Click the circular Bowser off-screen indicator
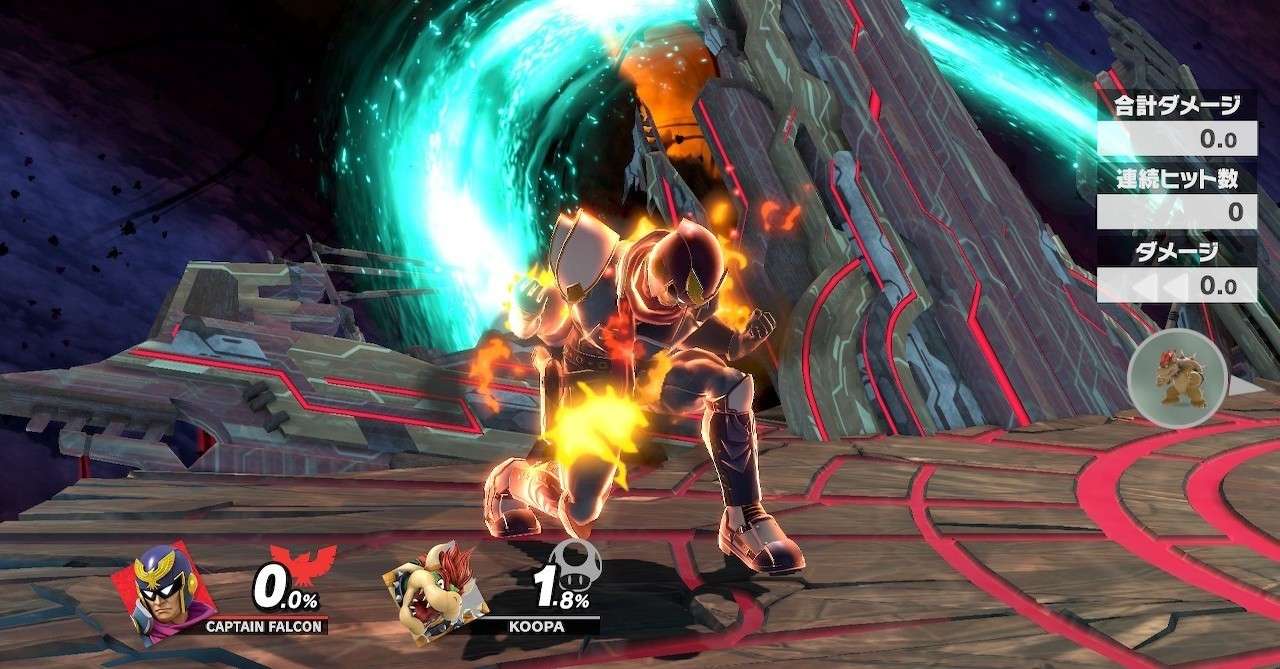This screenshot has width=1280, height=669. 1180,380
